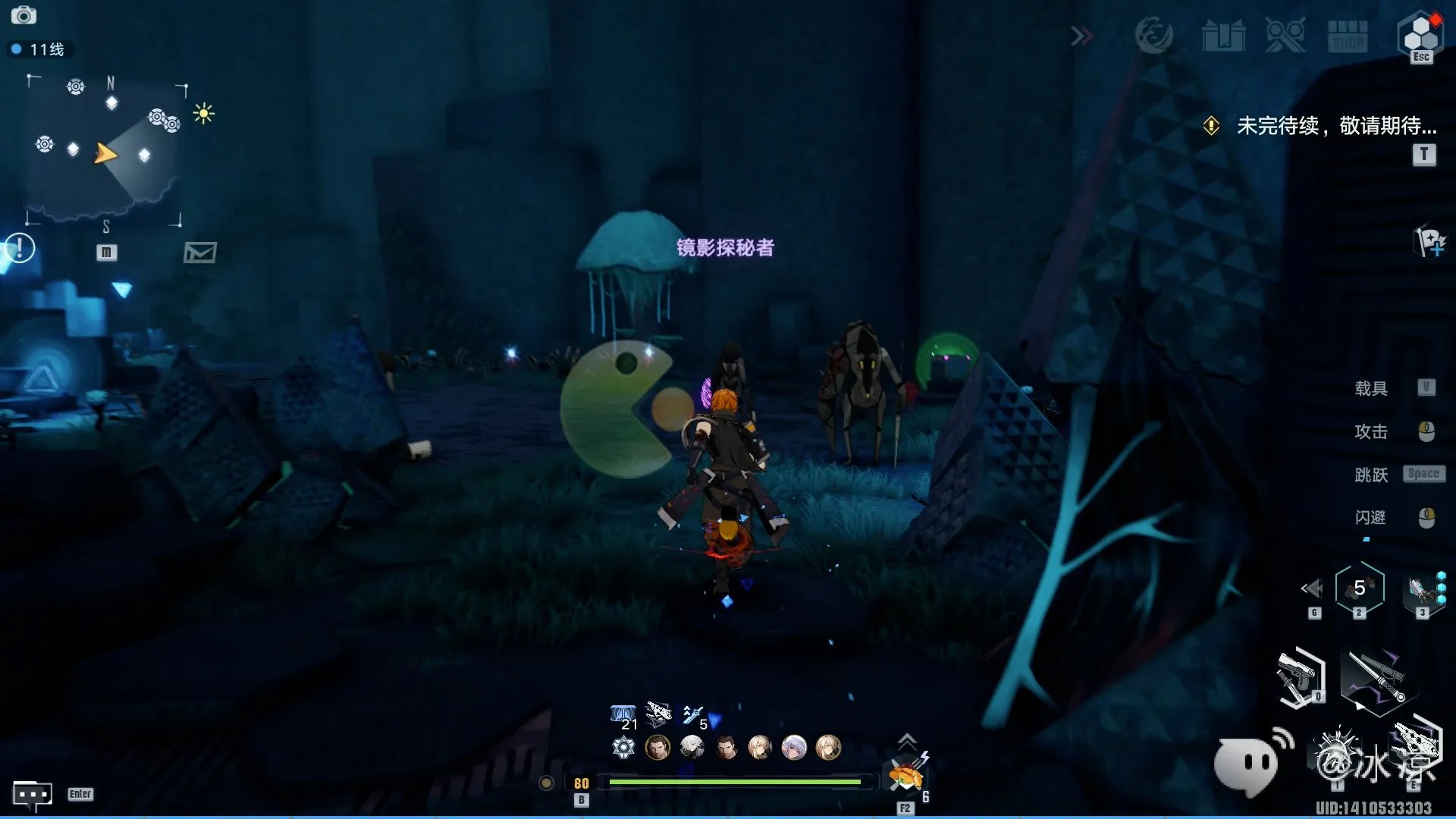
Task: Open the crossed swords challenge menu
Action: [1285, 36]
